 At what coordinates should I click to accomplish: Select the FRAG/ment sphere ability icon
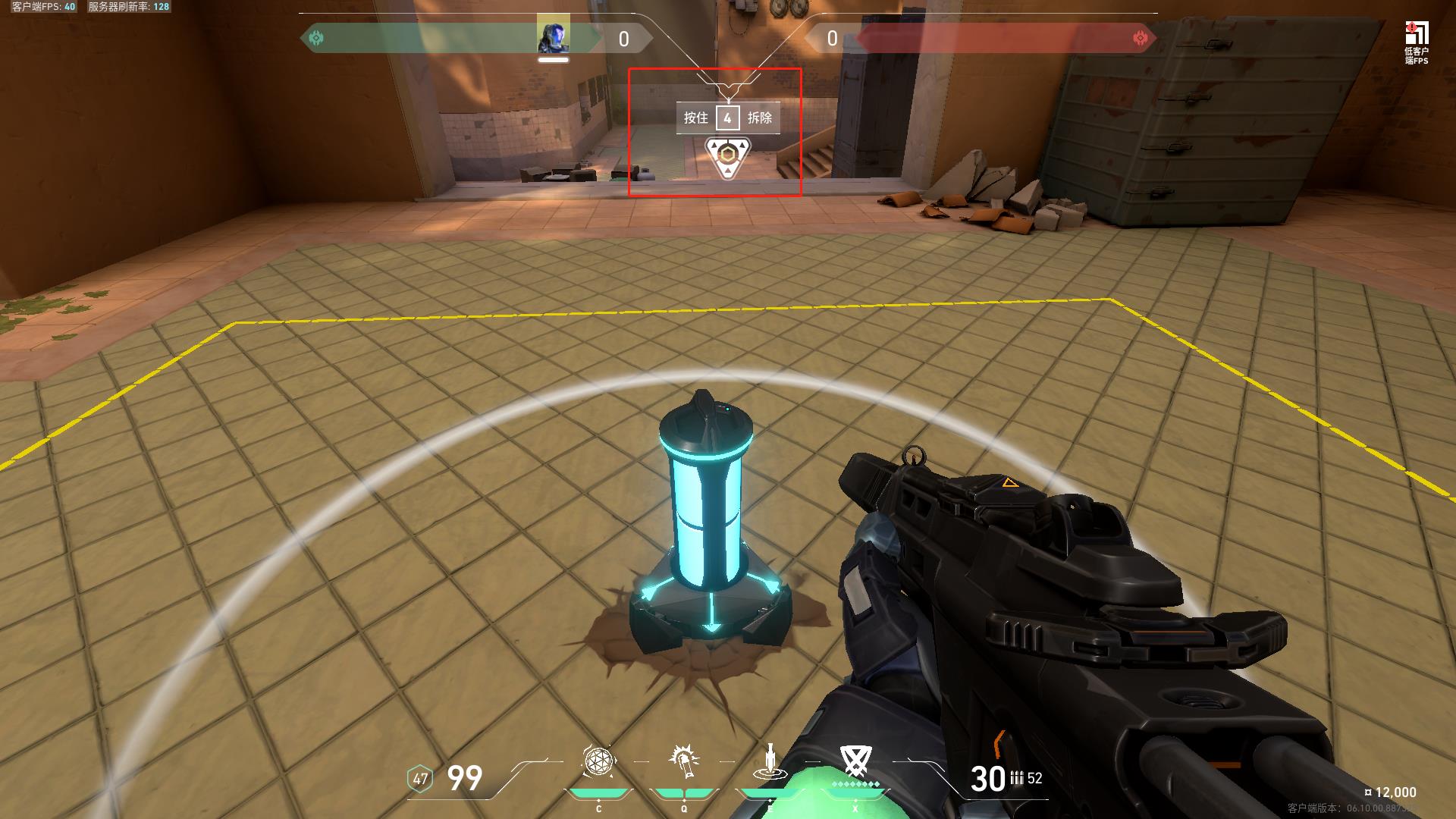point(598,761)
